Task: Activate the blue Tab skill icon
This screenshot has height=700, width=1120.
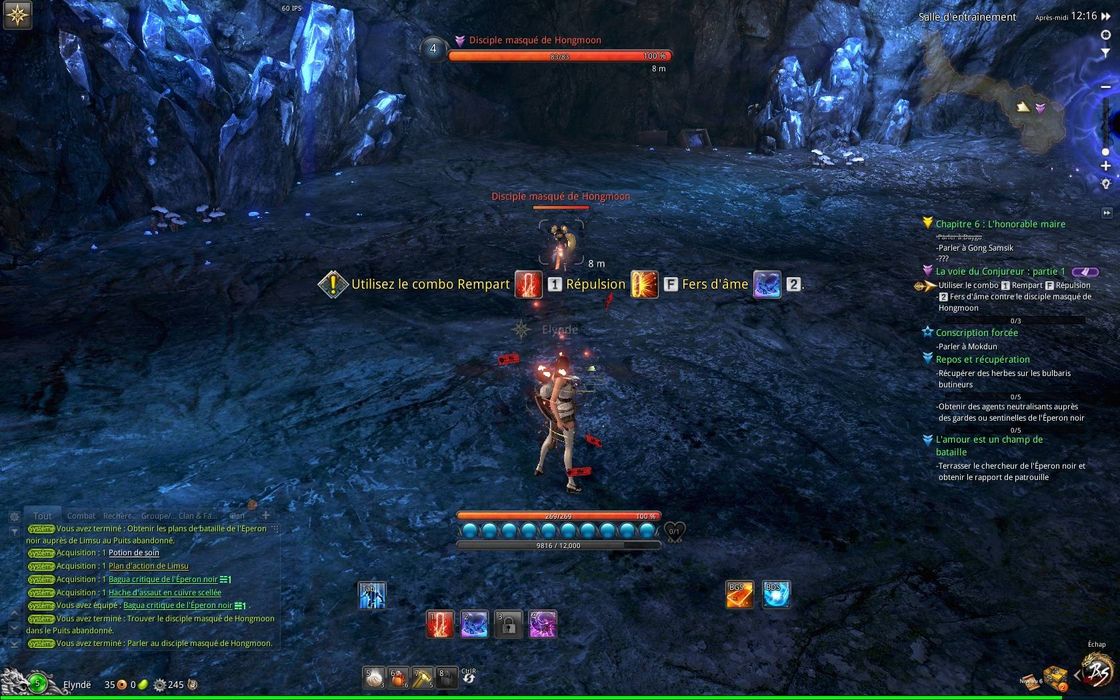Action: [372, 596]
